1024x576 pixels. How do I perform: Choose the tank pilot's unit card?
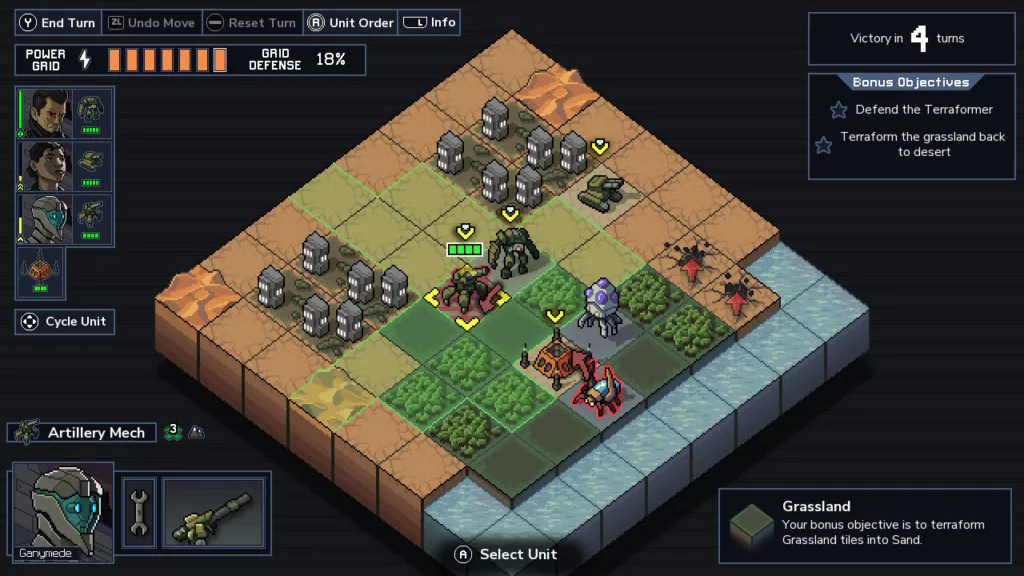coord(65,166)
